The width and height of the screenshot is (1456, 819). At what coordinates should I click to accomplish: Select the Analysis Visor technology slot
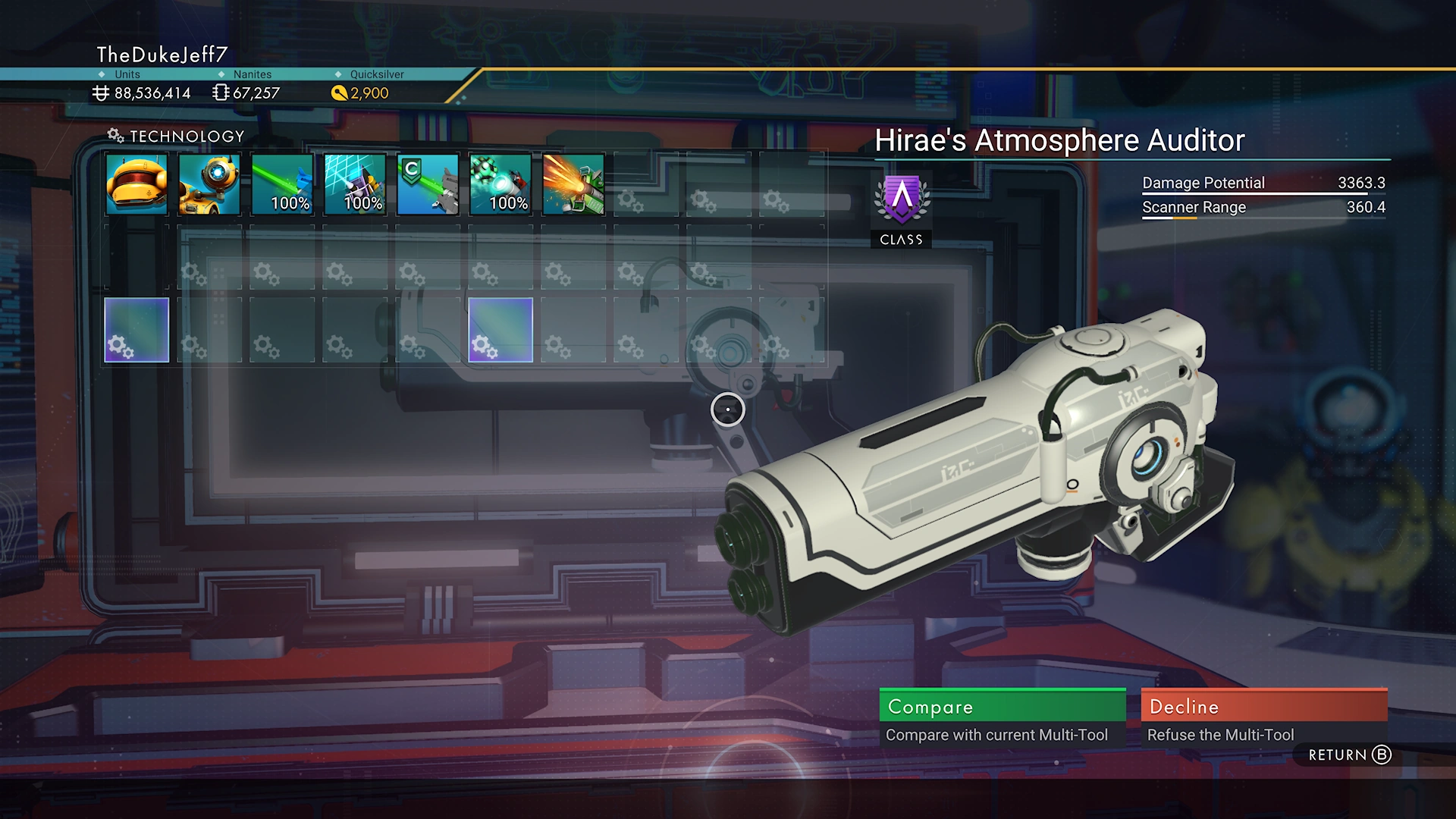209,185
